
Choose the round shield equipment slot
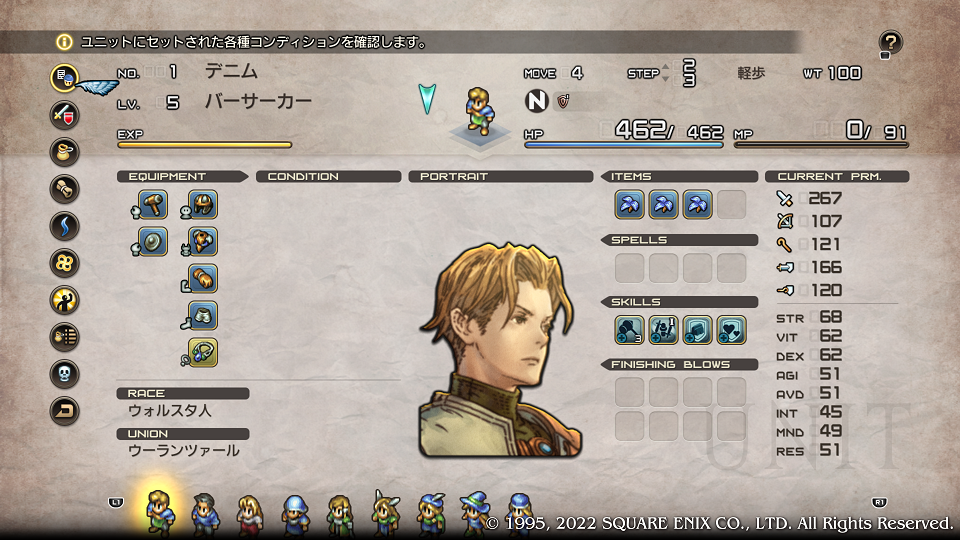pos(153,242)
